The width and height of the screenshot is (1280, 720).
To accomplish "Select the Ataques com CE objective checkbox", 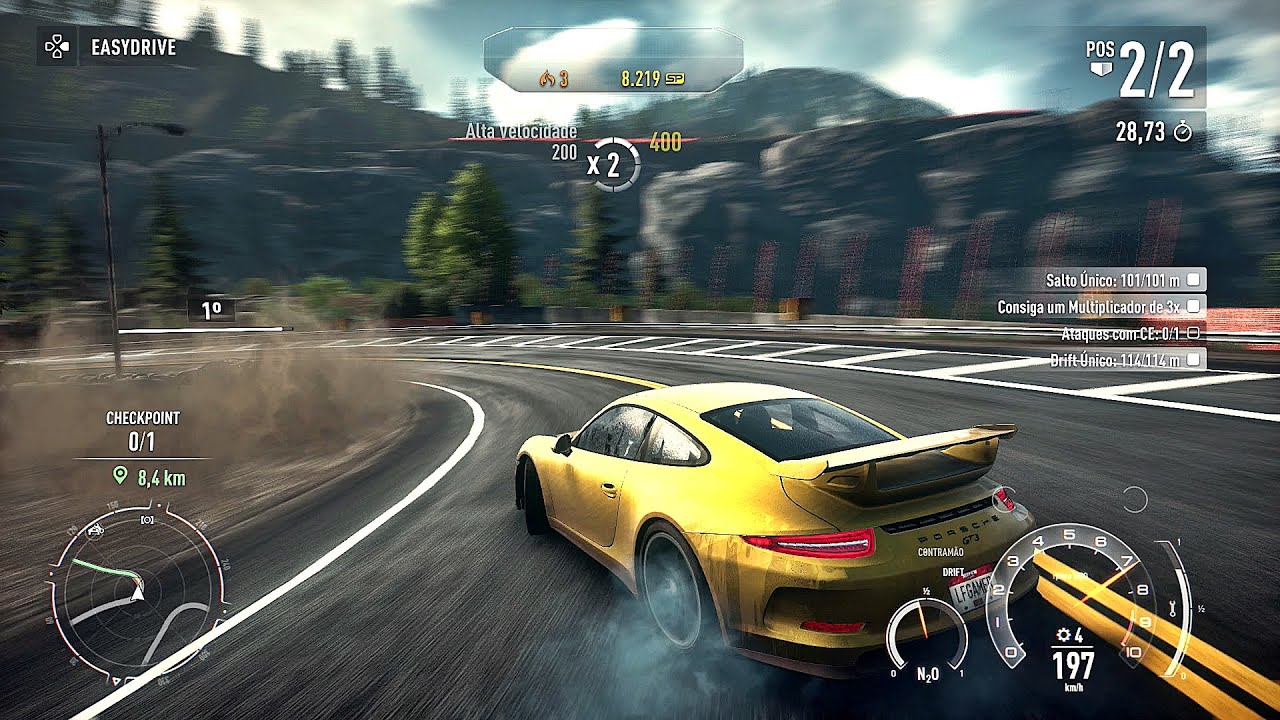I will click(1193, 333).
